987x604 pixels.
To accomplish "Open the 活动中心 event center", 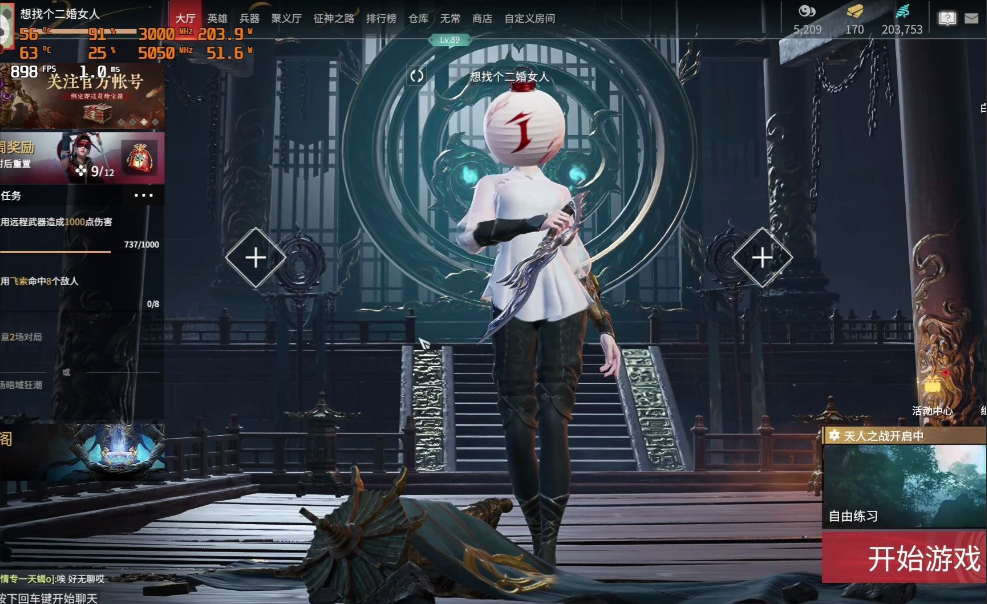I will (x=932, y=397).
